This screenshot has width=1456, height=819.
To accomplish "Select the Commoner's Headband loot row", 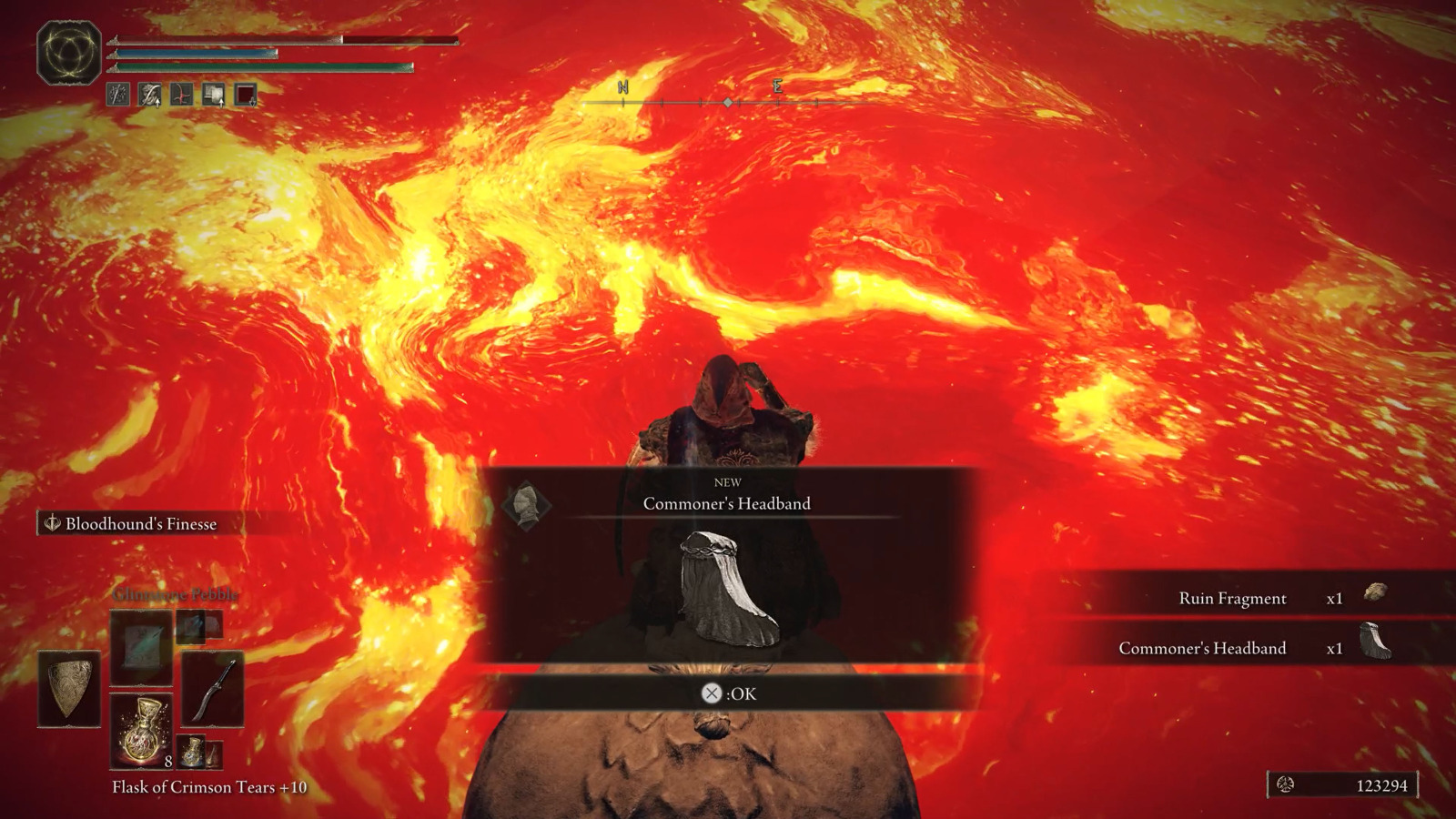I will [x=1256, y=648].
